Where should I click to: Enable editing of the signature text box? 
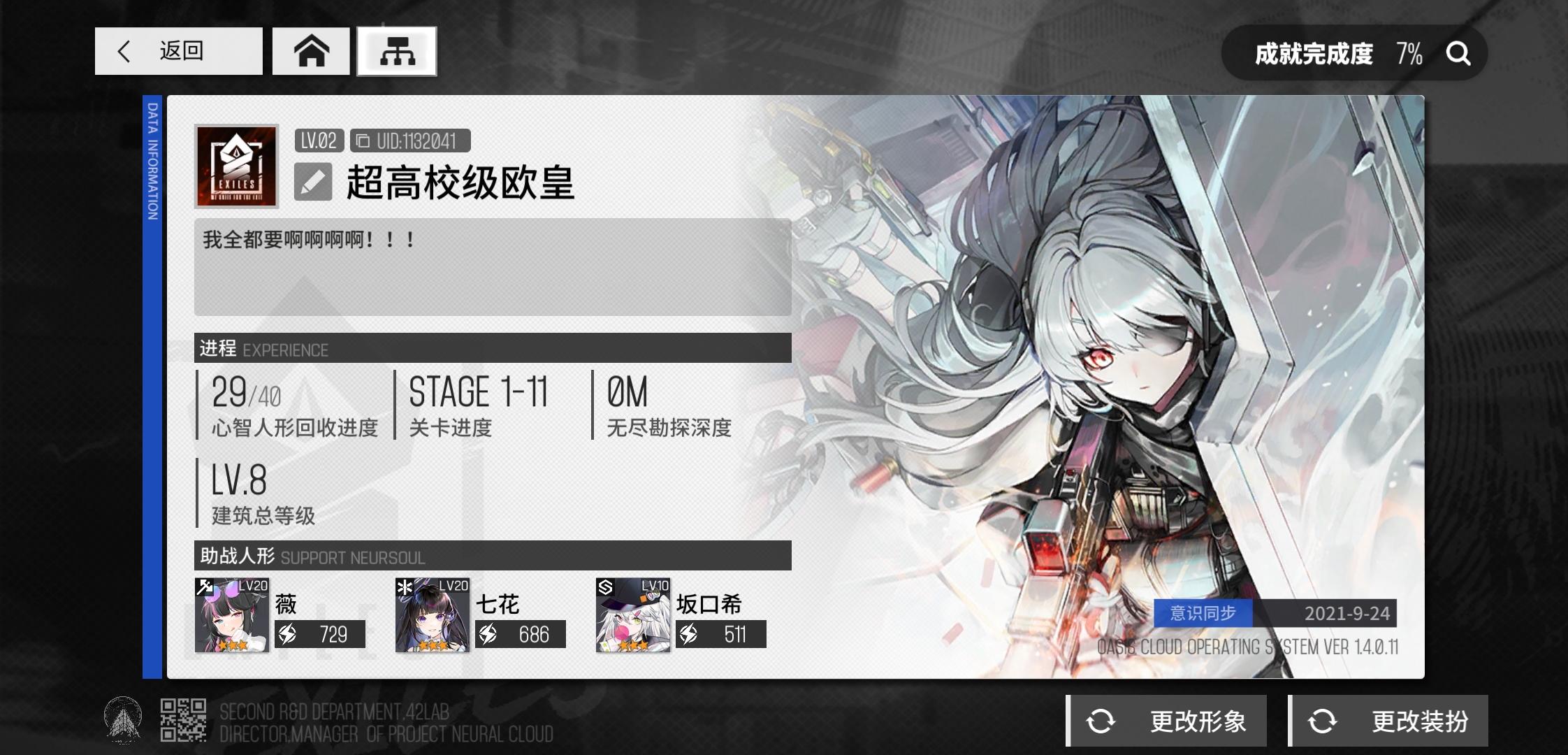click(x=493, y=268)
